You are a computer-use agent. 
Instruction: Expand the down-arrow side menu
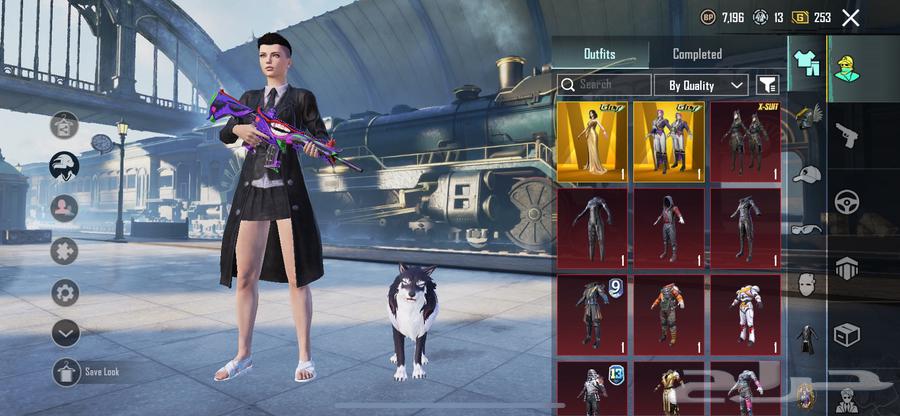click(x=66, y=333)
